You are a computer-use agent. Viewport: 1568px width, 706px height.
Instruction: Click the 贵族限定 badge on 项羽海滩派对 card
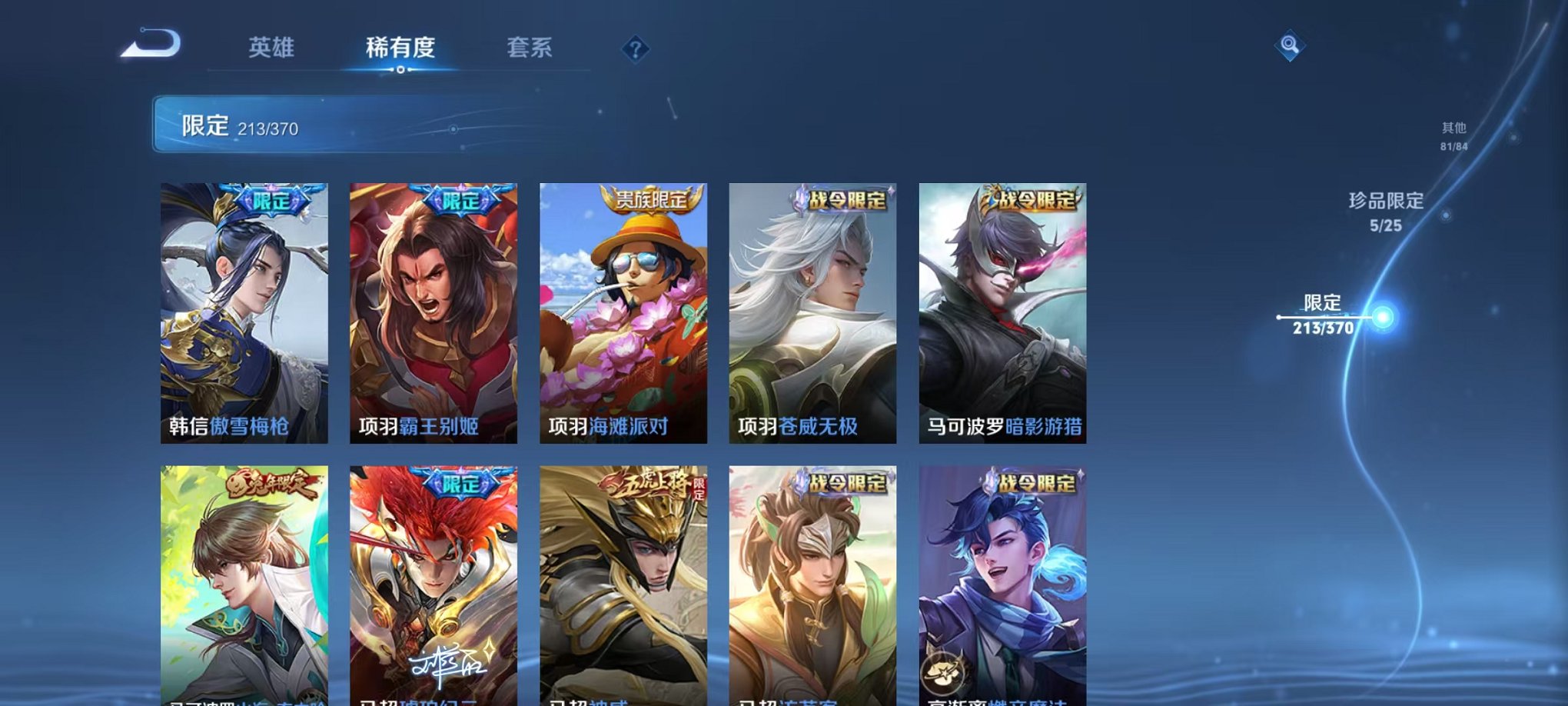(651, 197)
